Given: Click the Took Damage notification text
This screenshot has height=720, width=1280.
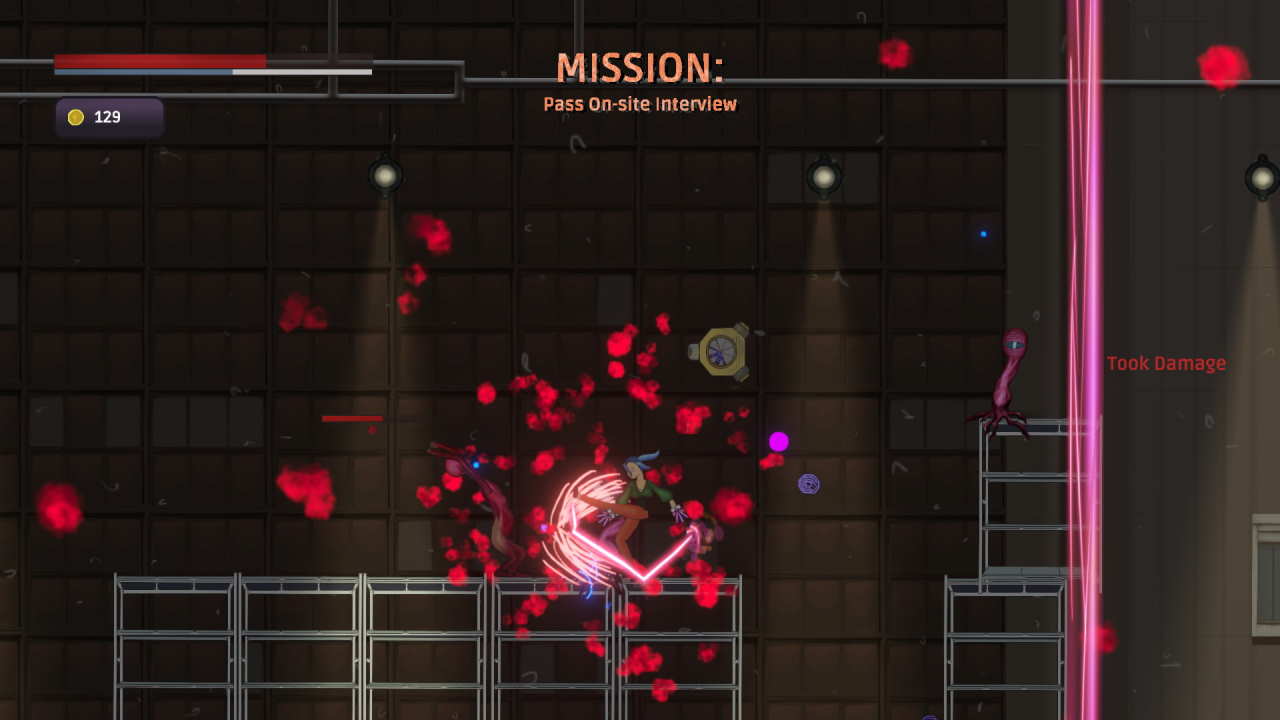Looking at the screenshot, I should click(1166, 363).
